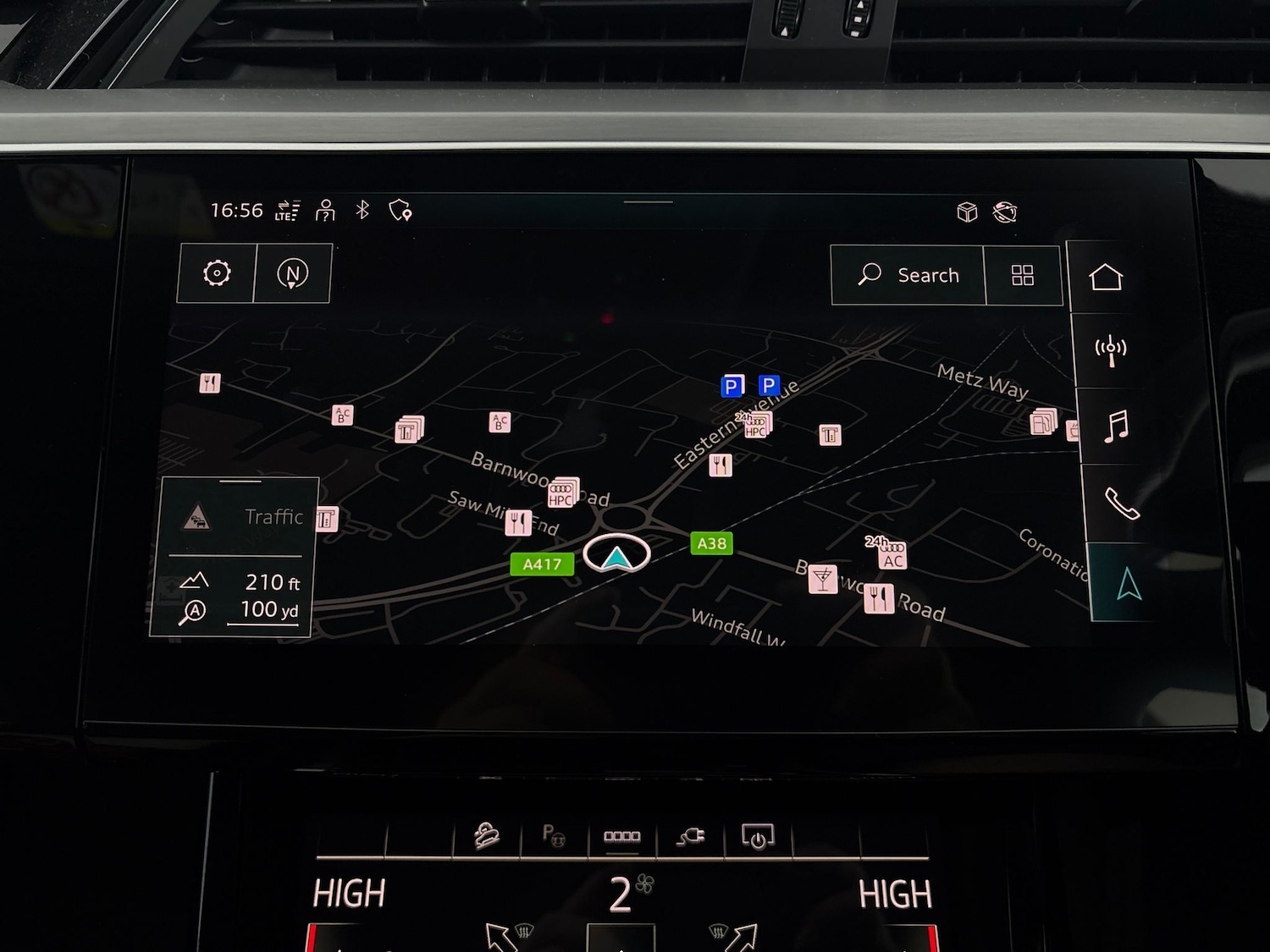Open the Search bar

(909, 275)
